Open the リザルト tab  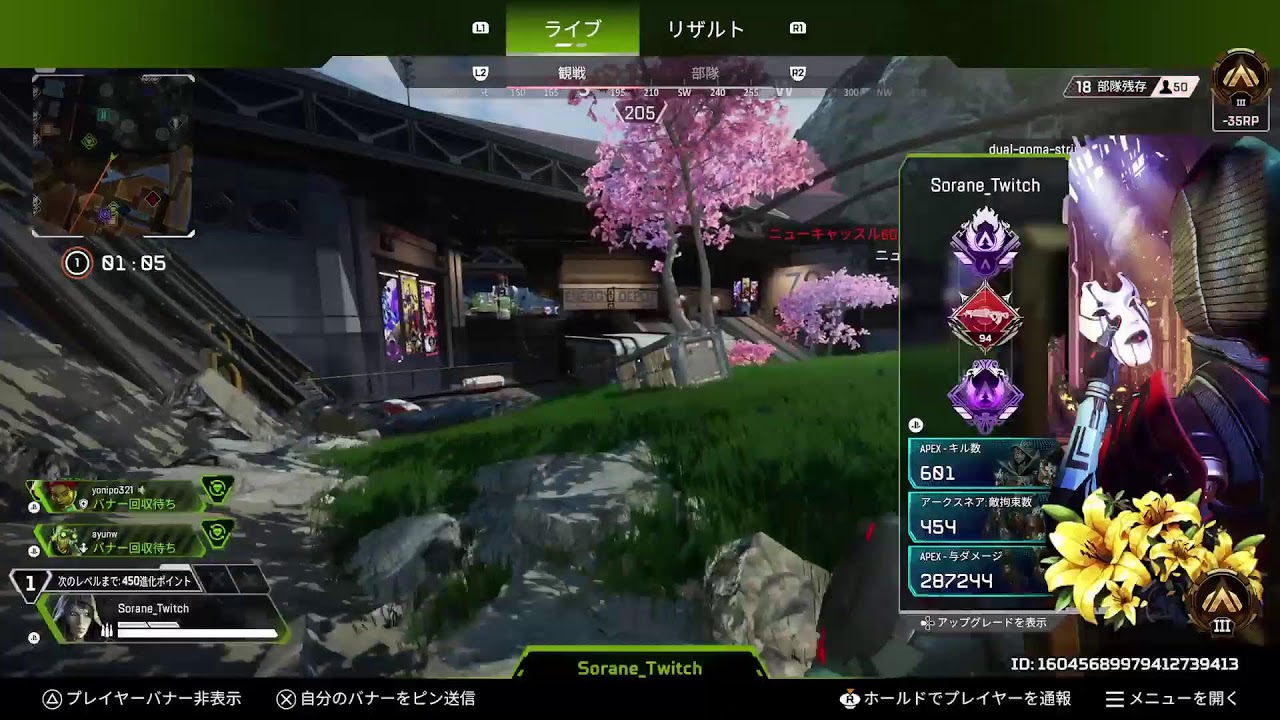pyautogui.click(x=706, y=29)
